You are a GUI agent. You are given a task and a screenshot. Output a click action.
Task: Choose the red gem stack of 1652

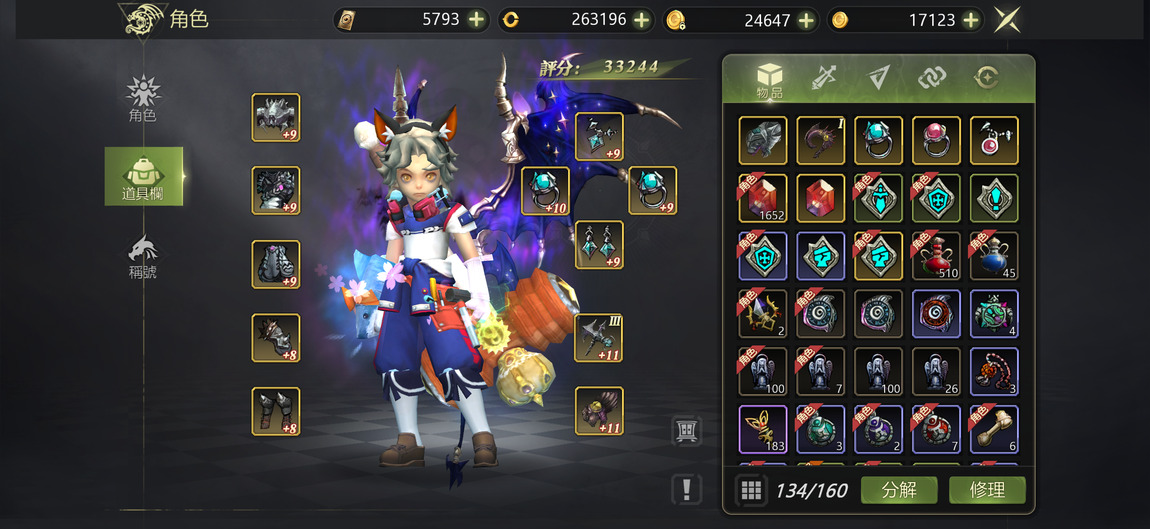coord(763,198)
